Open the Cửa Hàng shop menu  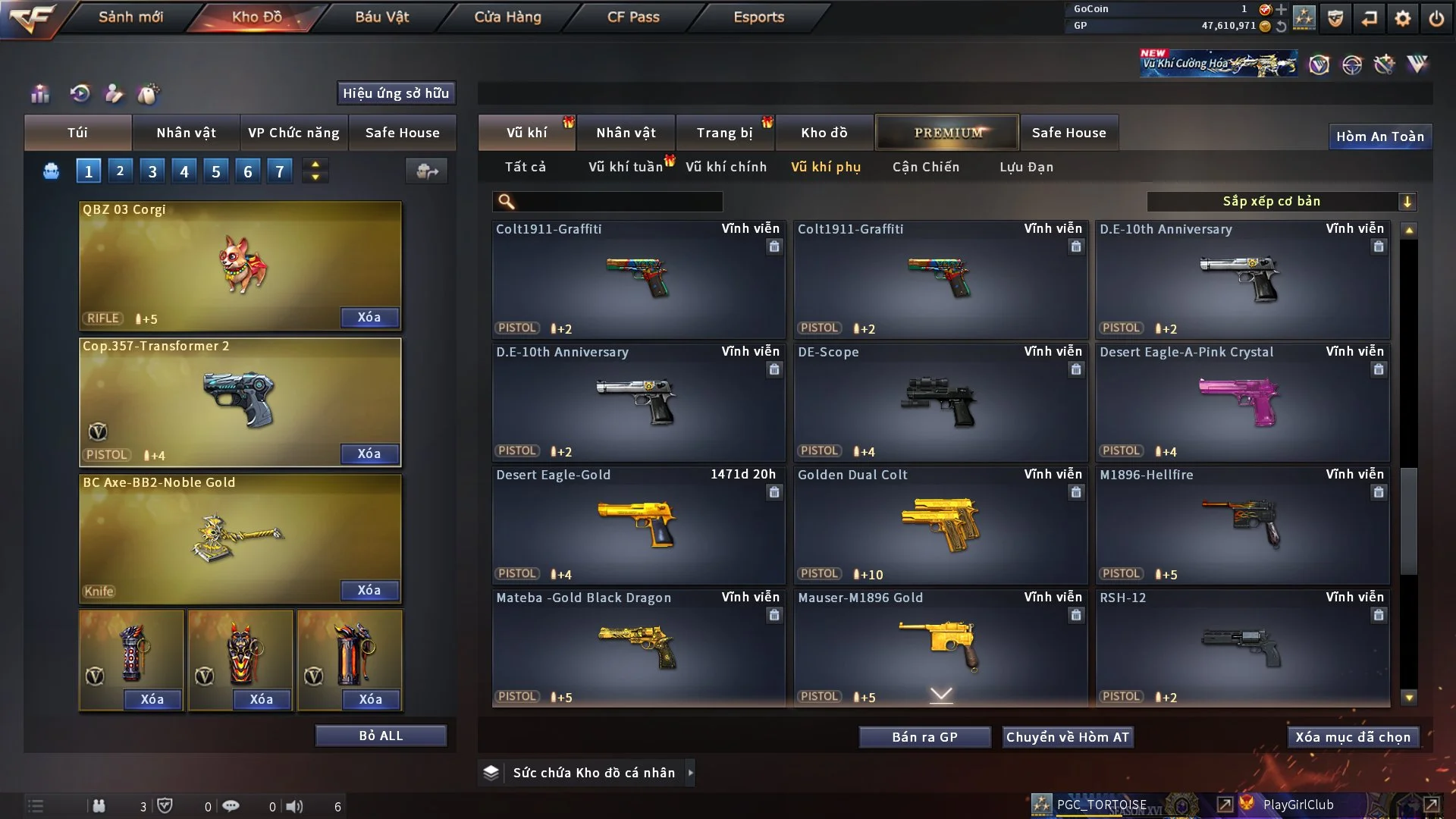[507, 17]
